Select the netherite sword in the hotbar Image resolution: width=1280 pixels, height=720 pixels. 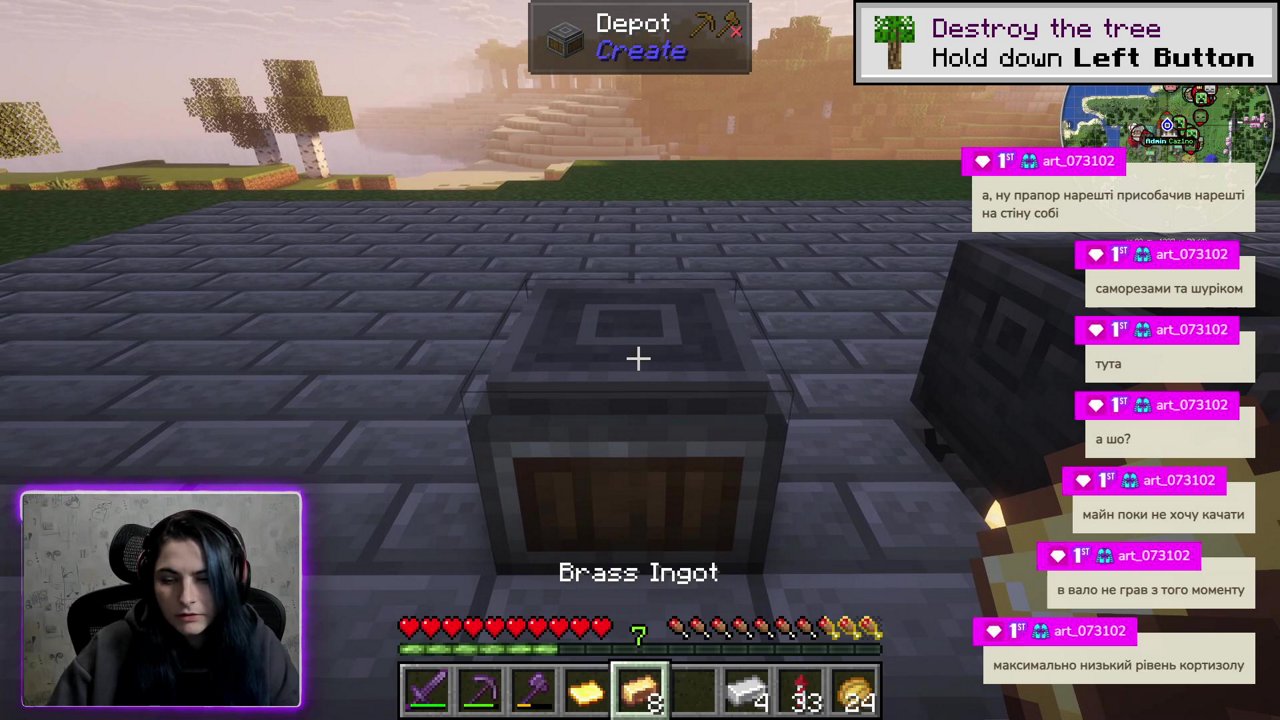click(428, 690)
